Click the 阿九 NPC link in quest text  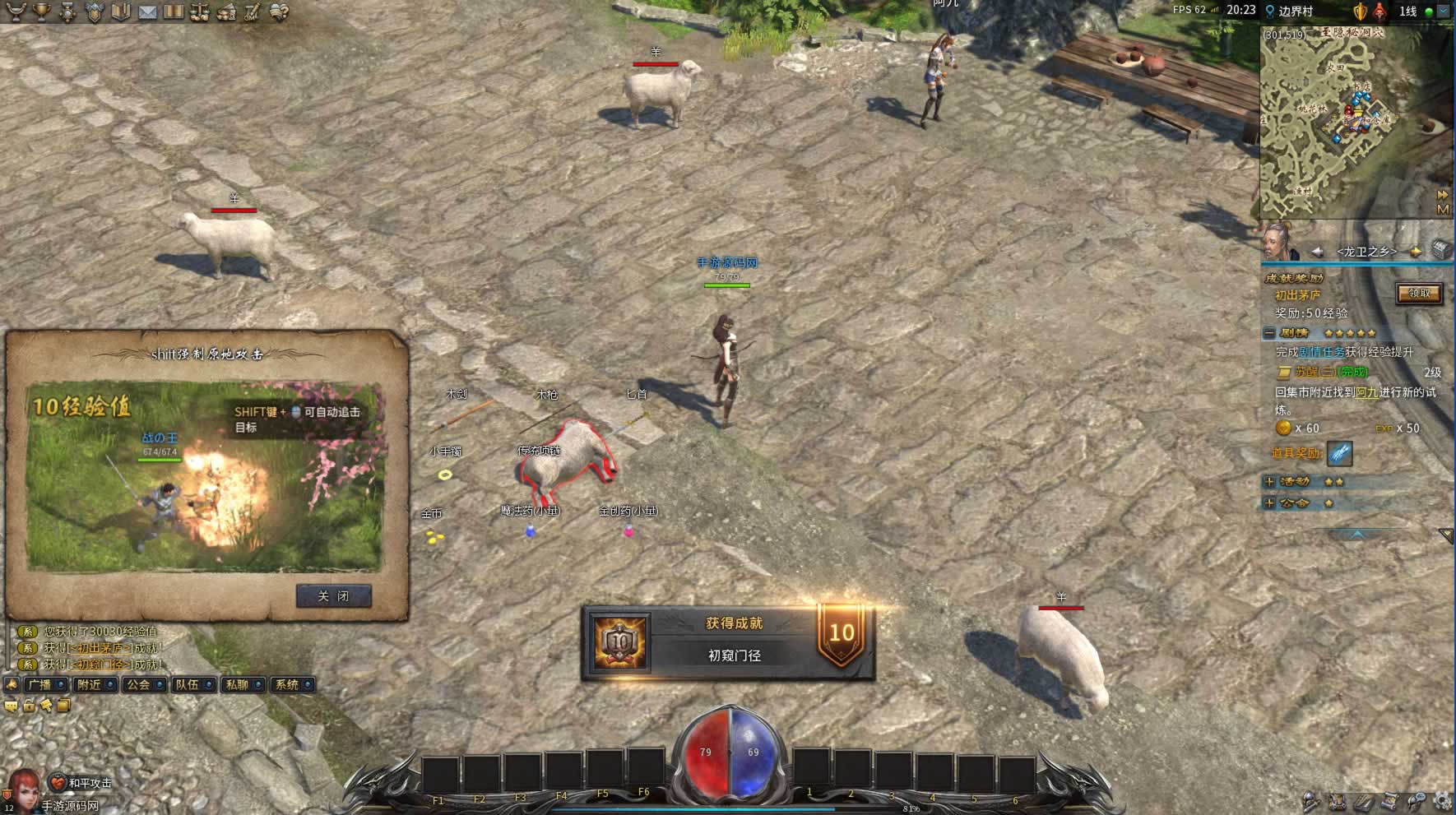click(1366, 392)
